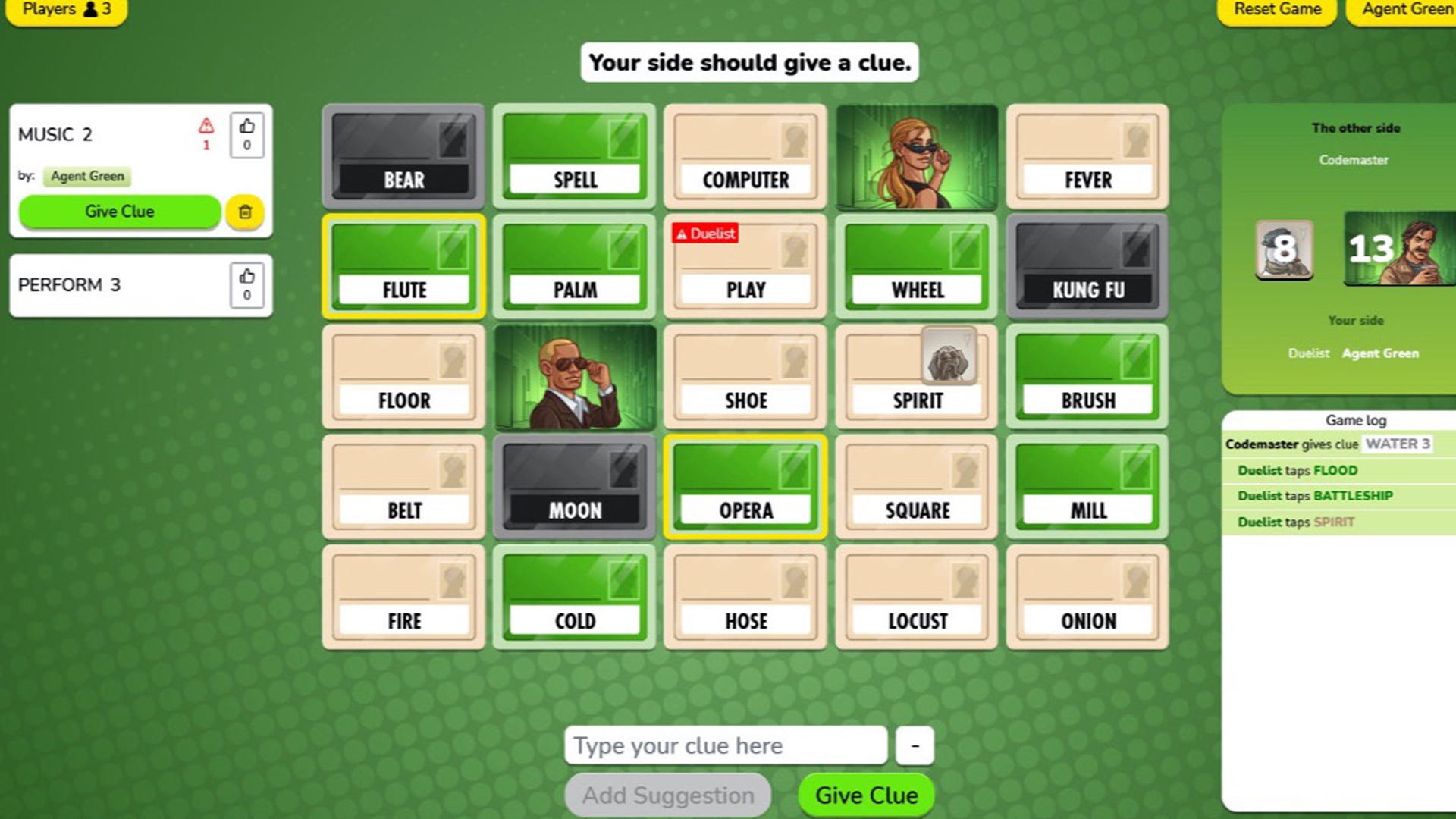1456x819 pixels.
Task: Click the WATER 3 entry in the game log
Action: (x=1398, y=444)
